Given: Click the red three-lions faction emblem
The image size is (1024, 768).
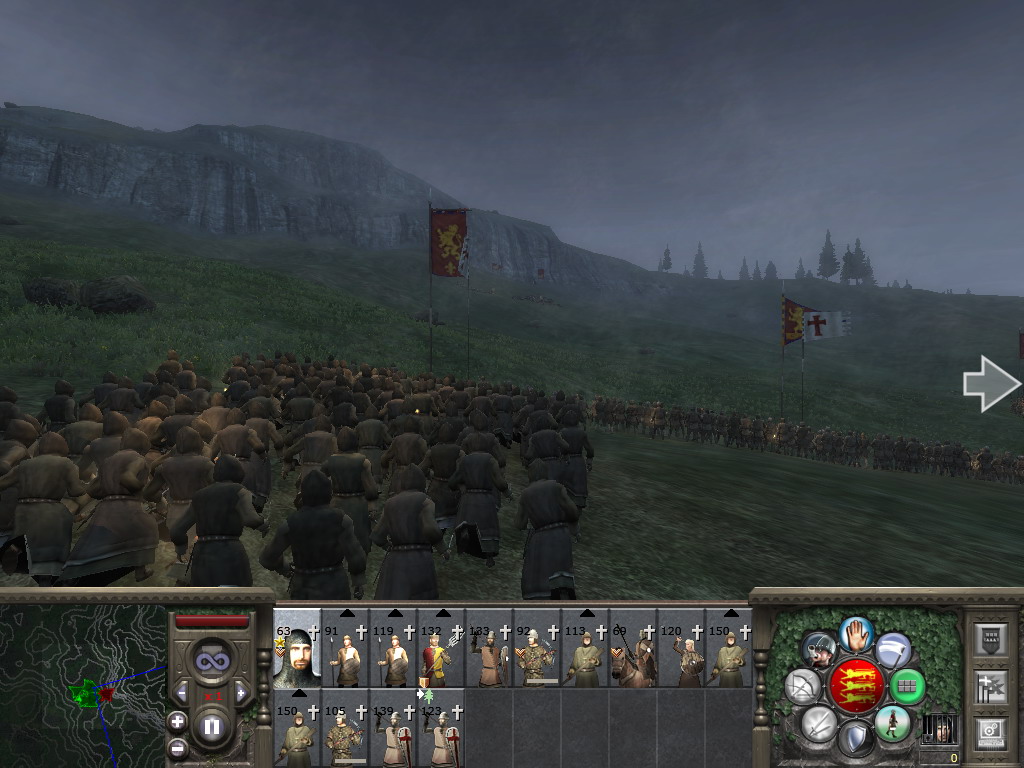Looking at the screenshot, I should (x=857, y=686).
